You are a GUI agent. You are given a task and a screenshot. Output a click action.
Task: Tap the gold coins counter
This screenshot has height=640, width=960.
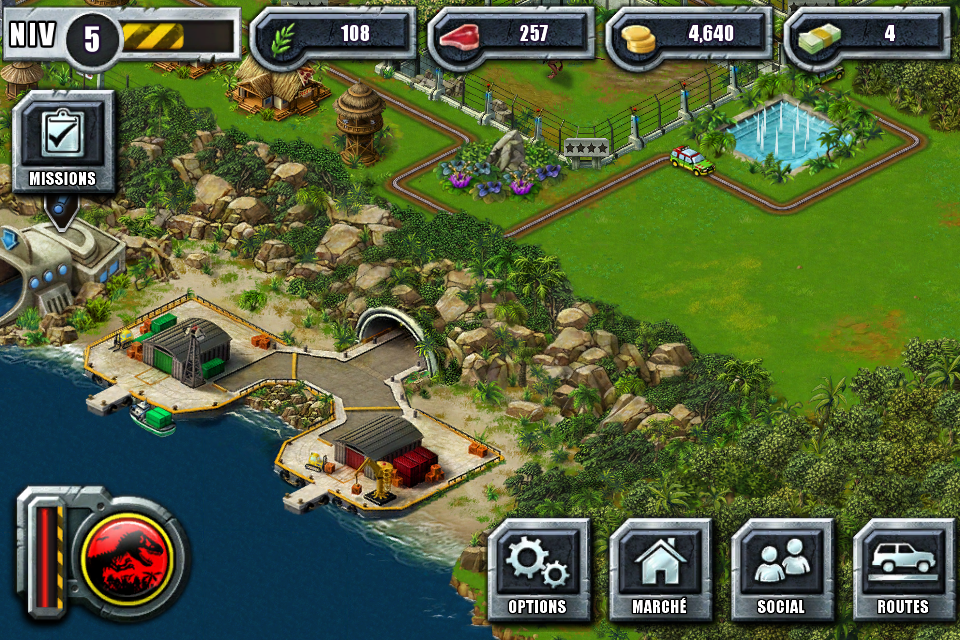click(688, 35)
